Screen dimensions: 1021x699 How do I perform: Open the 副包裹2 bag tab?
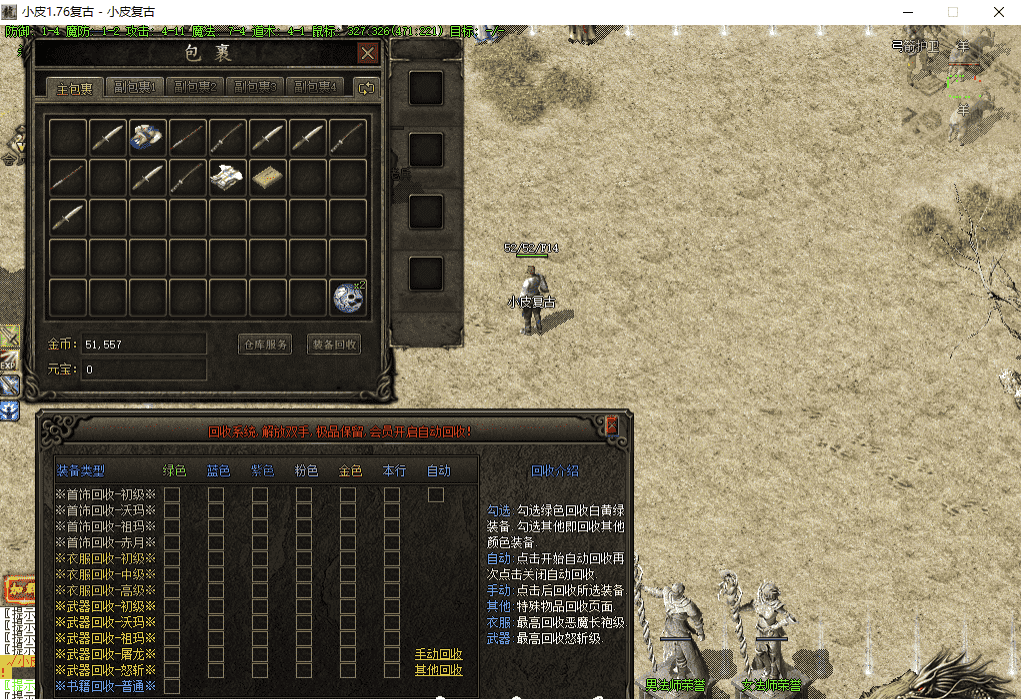click(195, 87)
